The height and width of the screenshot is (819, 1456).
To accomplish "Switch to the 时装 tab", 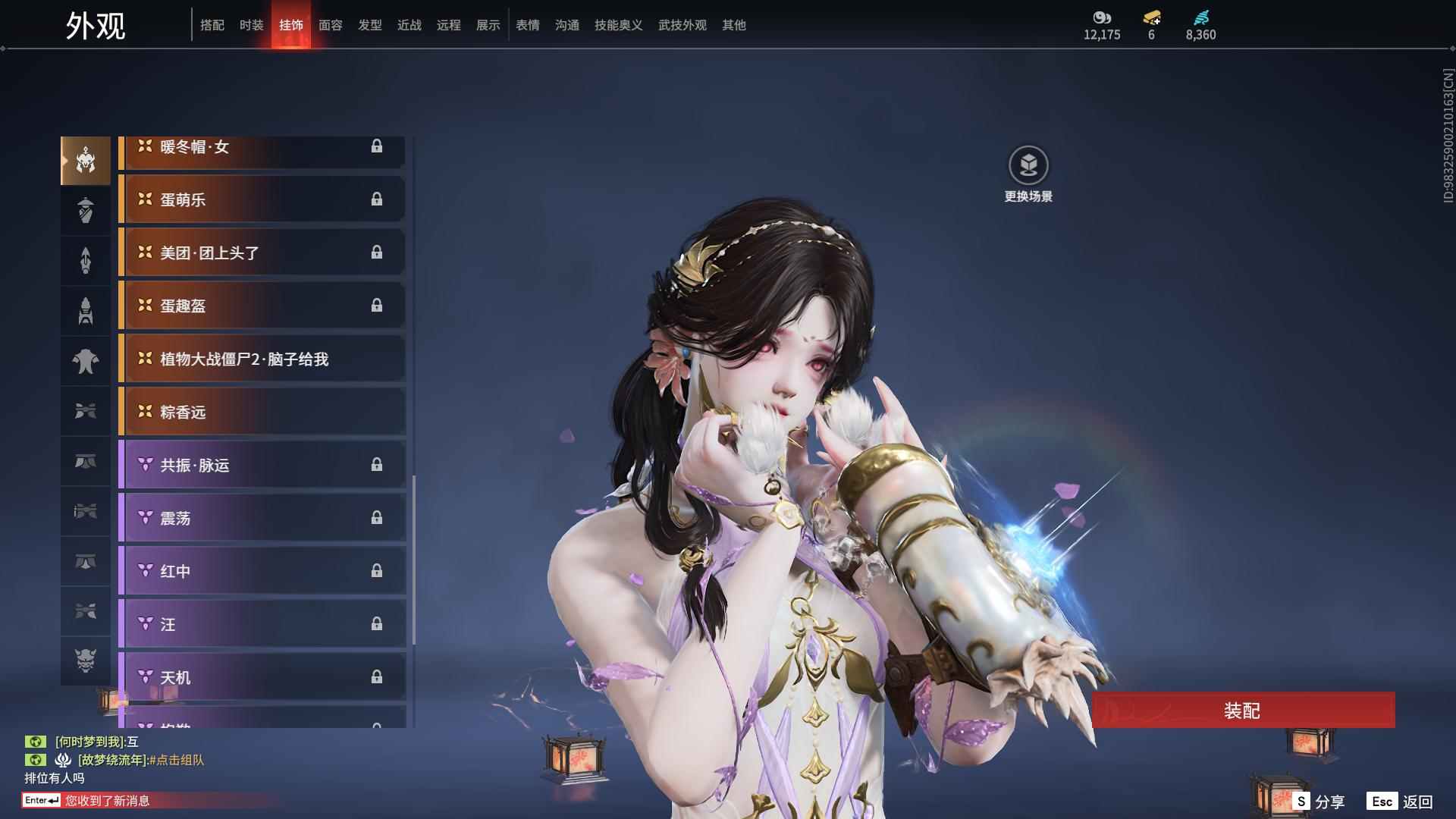I will pyautogui.click(x=251, y=25).
